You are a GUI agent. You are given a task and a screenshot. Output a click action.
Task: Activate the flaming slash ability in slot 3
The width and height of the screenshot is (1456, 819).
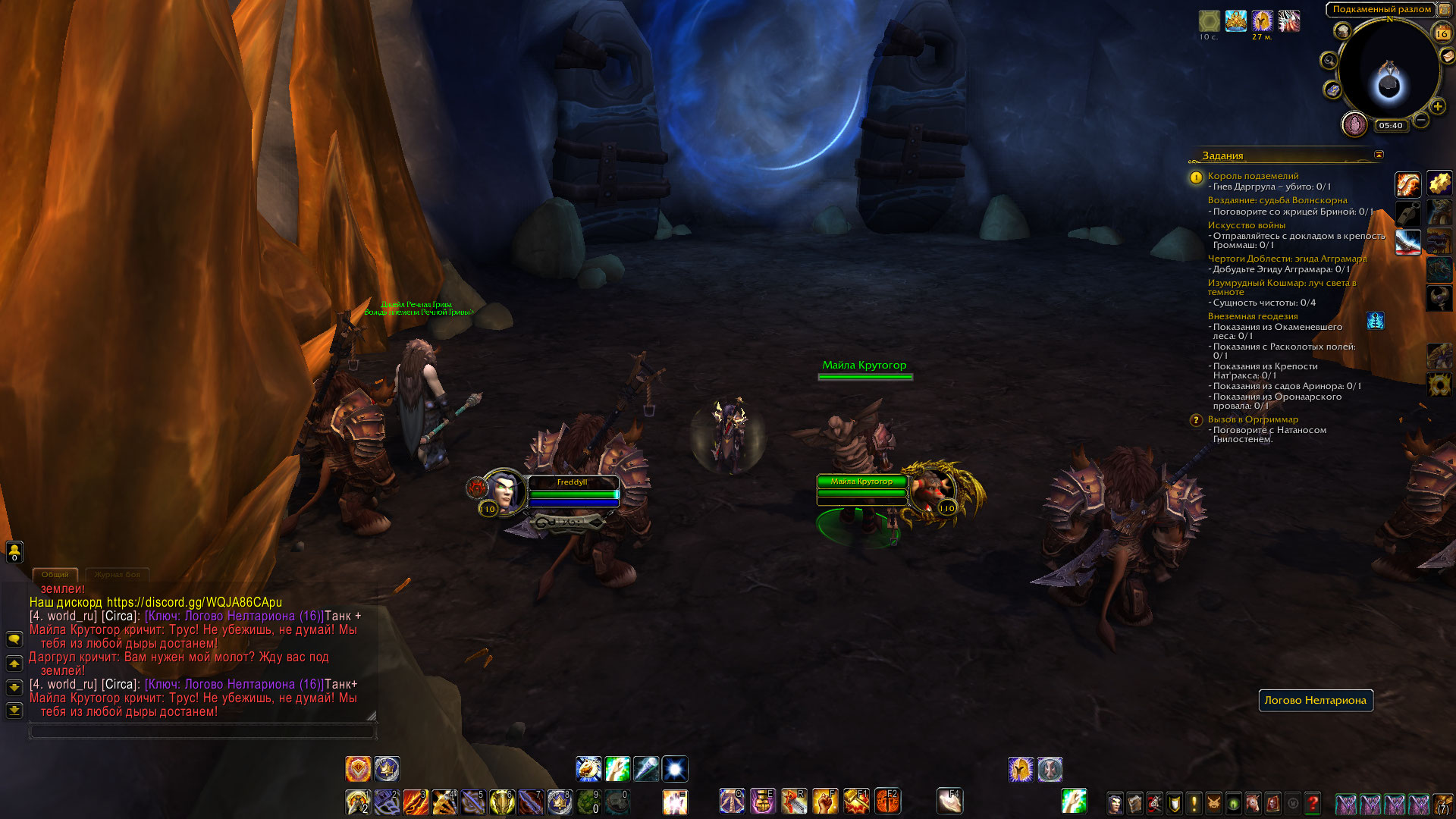coord(415,802)
